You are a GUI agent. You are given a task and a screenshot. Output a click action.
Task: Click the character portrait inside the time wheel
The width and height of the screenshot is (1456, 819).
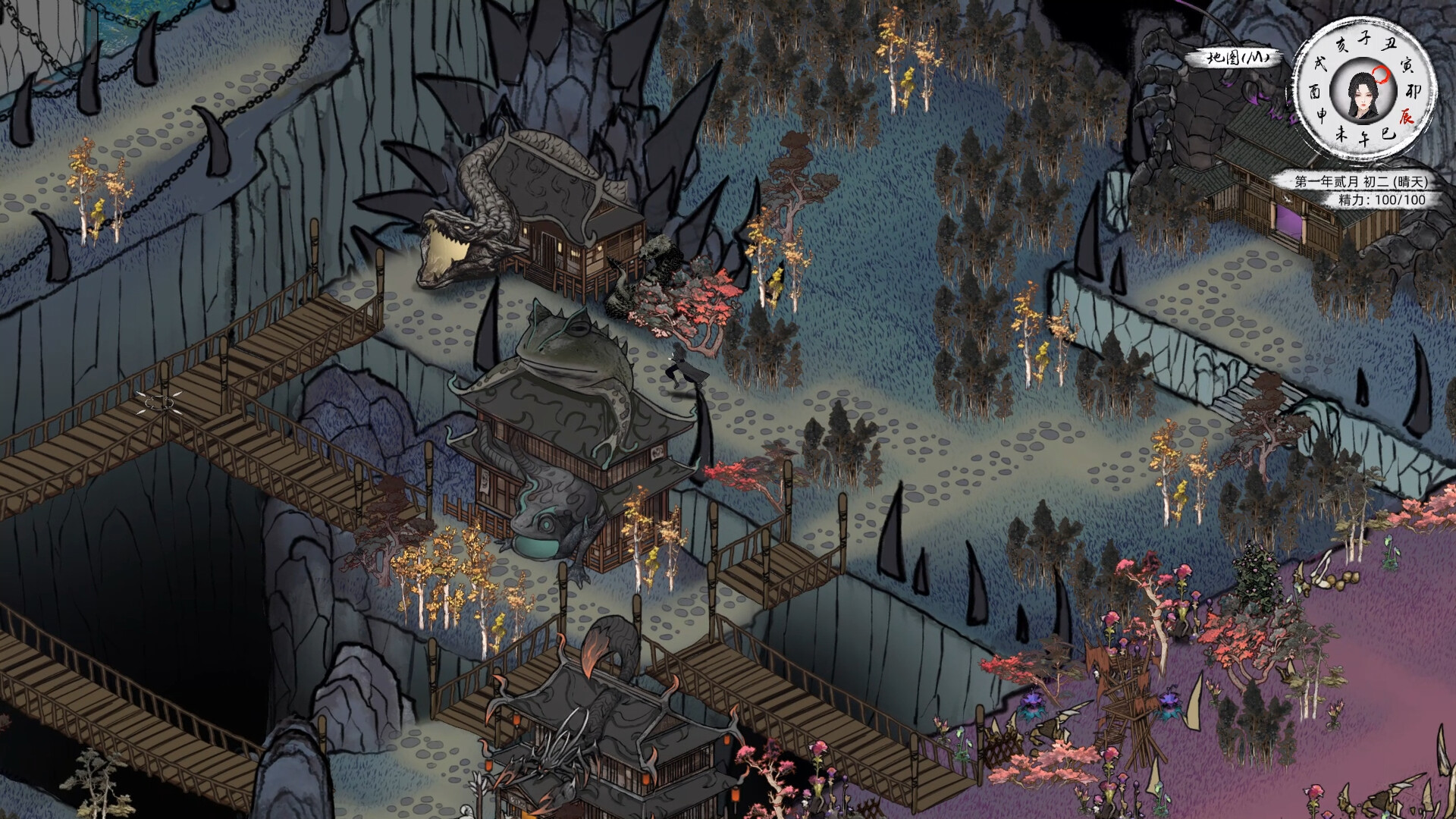1363,97
